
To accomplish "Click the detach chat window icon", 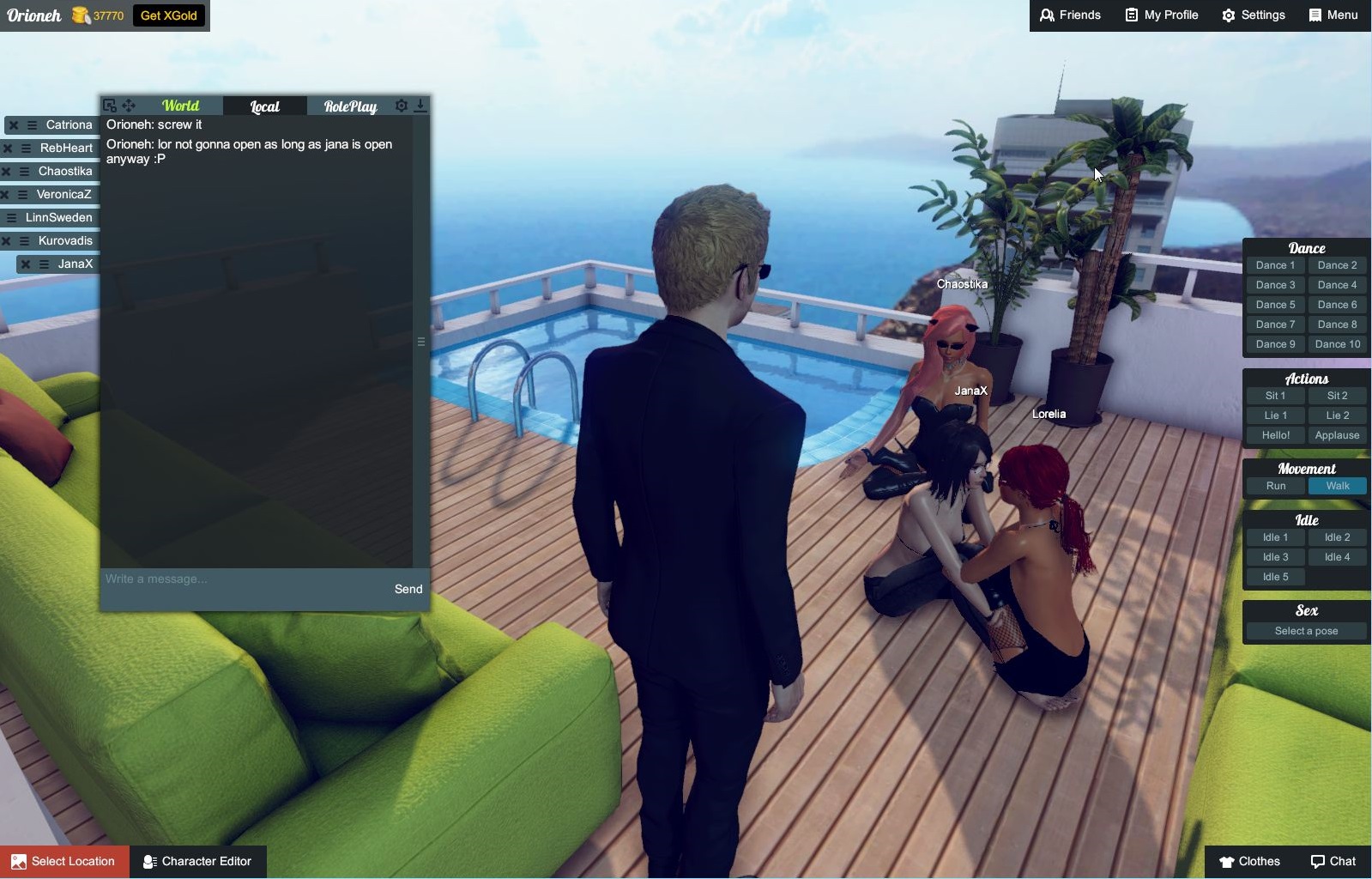I will 109,106.
